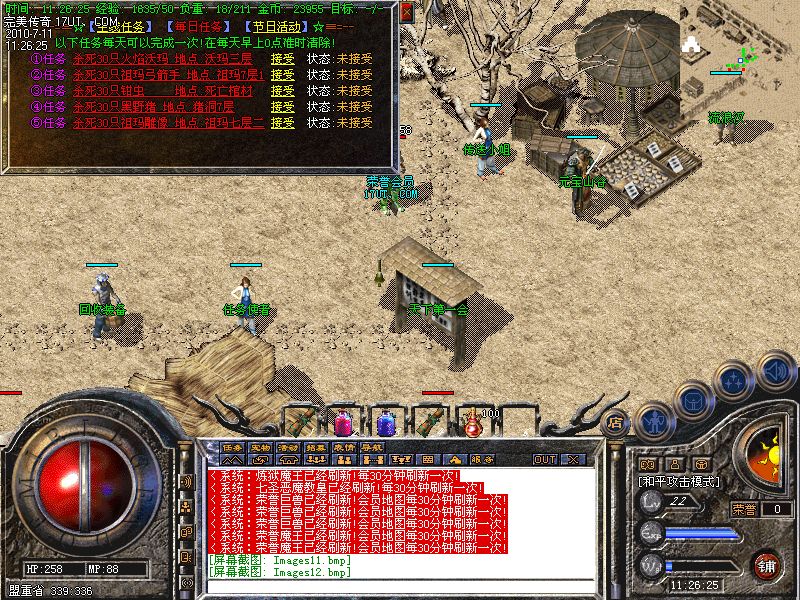Accept quest ③ kill 30 钳虫
The height and width of the screenshot is (600, 800).
pos(283,91)
